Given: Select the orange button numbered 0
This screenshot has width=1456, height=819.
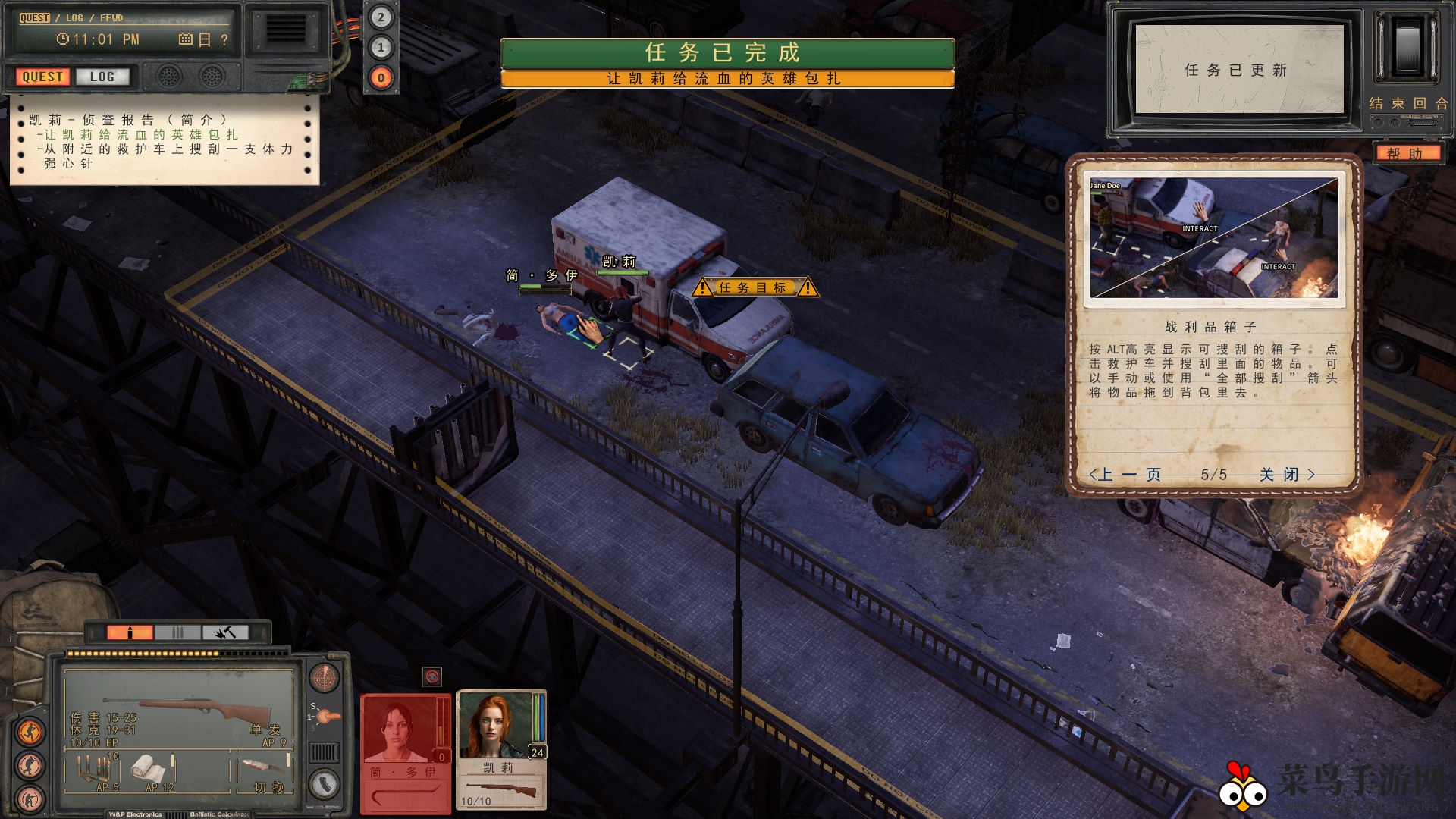Looking at the screenshot, I should tap(381, 77).
